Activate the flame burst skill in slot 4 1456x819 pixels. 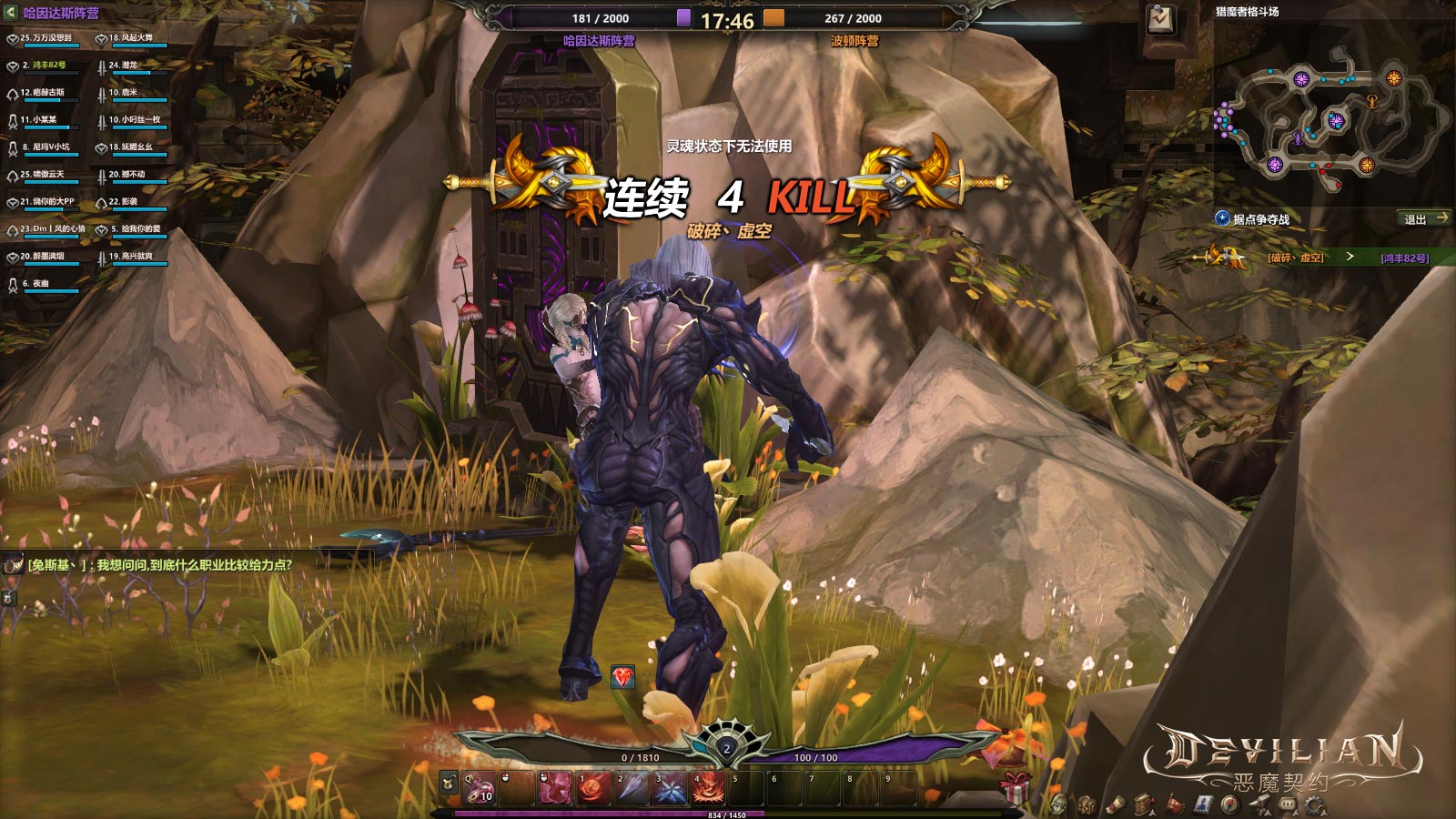tap(709, 788)
